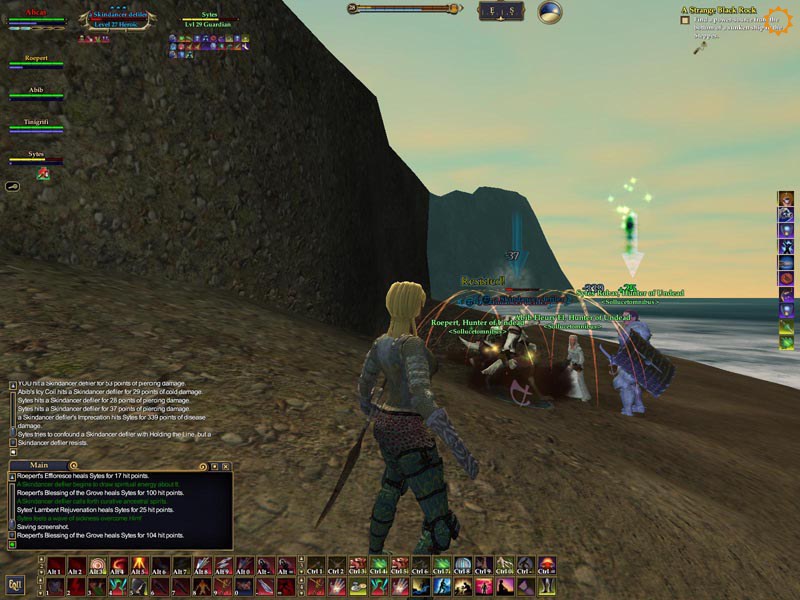800x600 pixels.
Task: Click the Skindancer defiler target window
Action: [x=118, y=21]
